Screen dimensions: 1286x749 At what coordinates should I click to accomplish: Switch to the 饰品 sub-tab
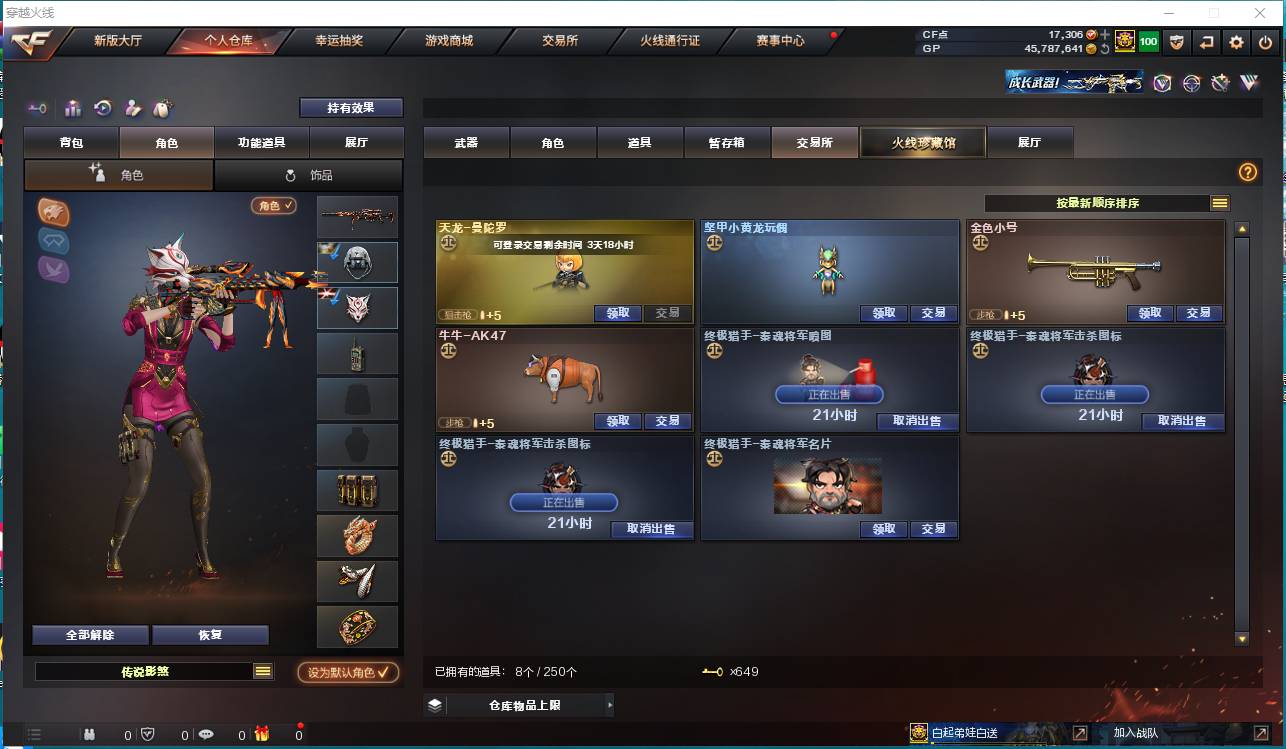pyautogui.click(x=309, y=175)
